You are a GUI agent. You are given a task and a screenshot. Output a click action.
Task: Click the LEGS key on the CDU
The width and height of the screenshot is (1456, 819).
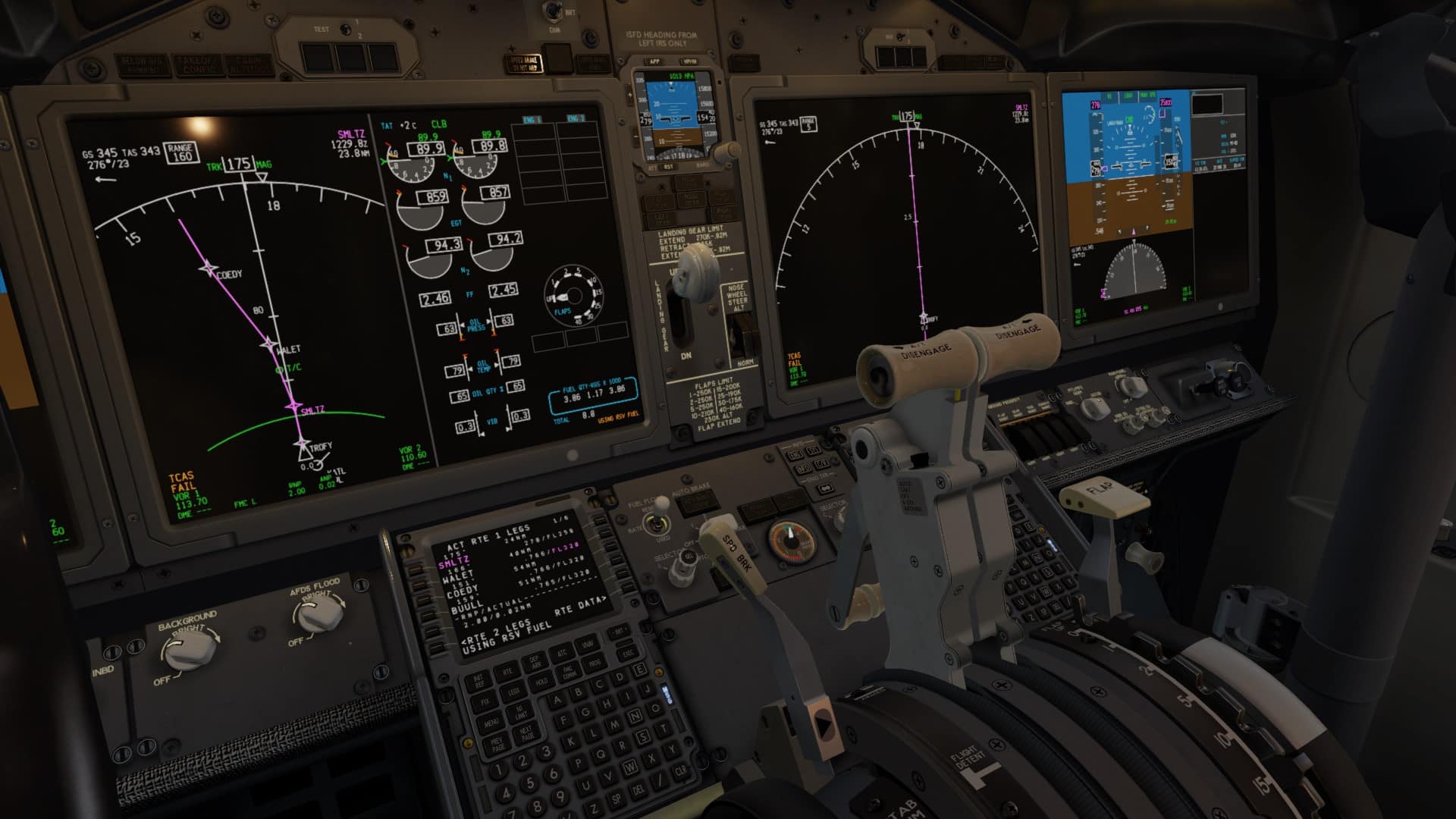click(513, 692)
